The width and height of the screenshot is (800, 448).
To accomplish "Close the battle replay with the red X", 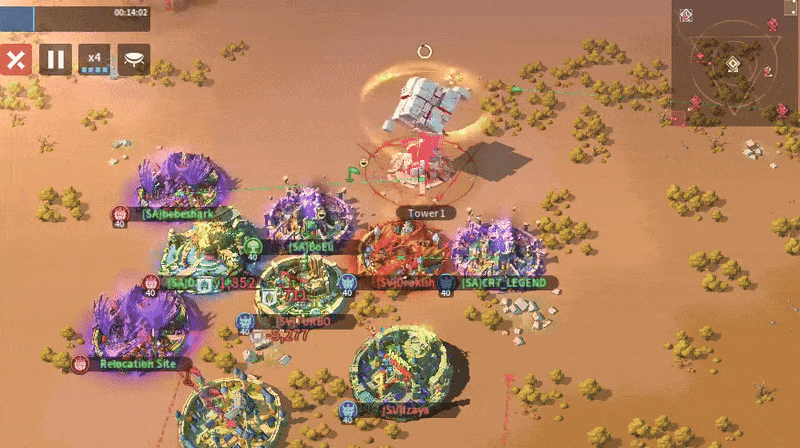I will 14,59.
